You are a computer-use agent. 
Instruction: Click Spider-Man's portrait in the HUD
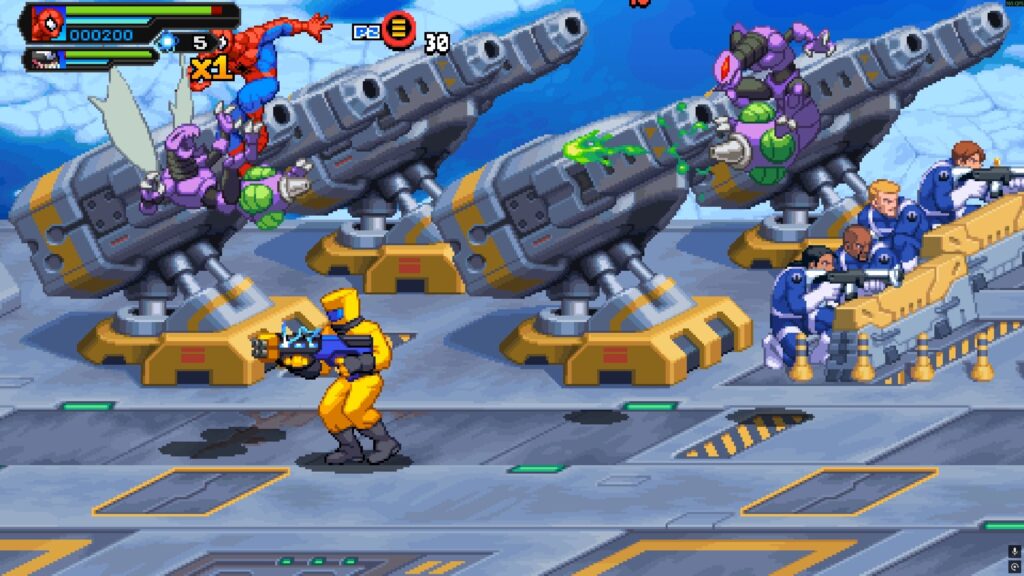pos(47,23)
